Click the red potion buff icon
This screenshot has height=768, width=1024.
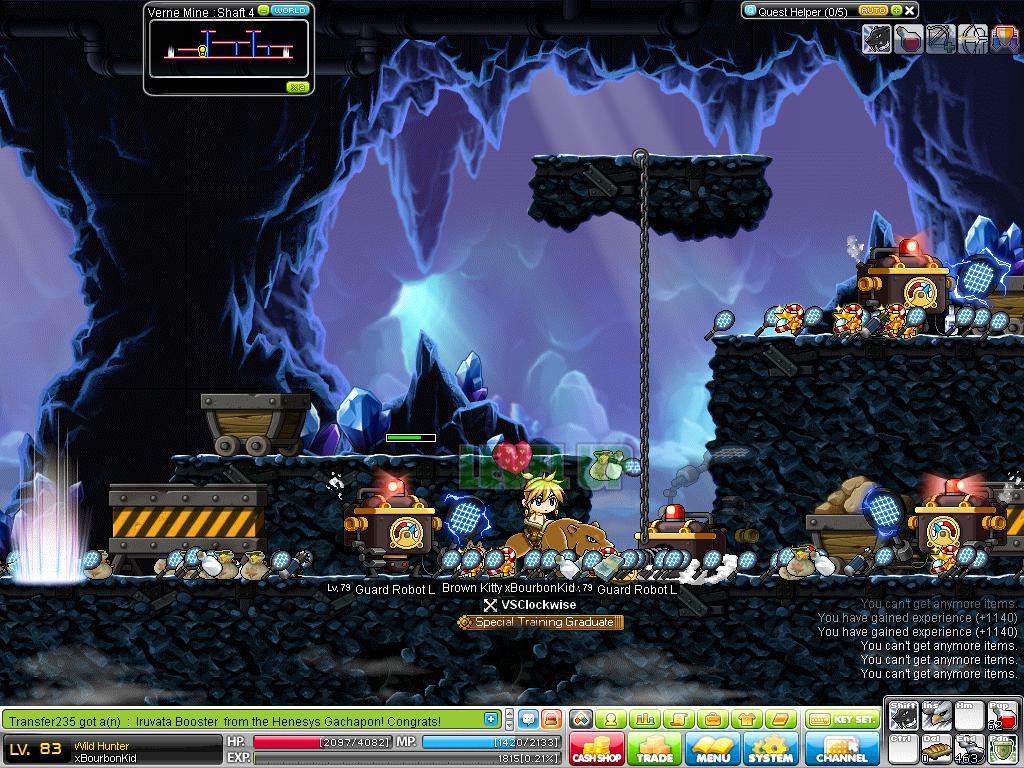909,39
